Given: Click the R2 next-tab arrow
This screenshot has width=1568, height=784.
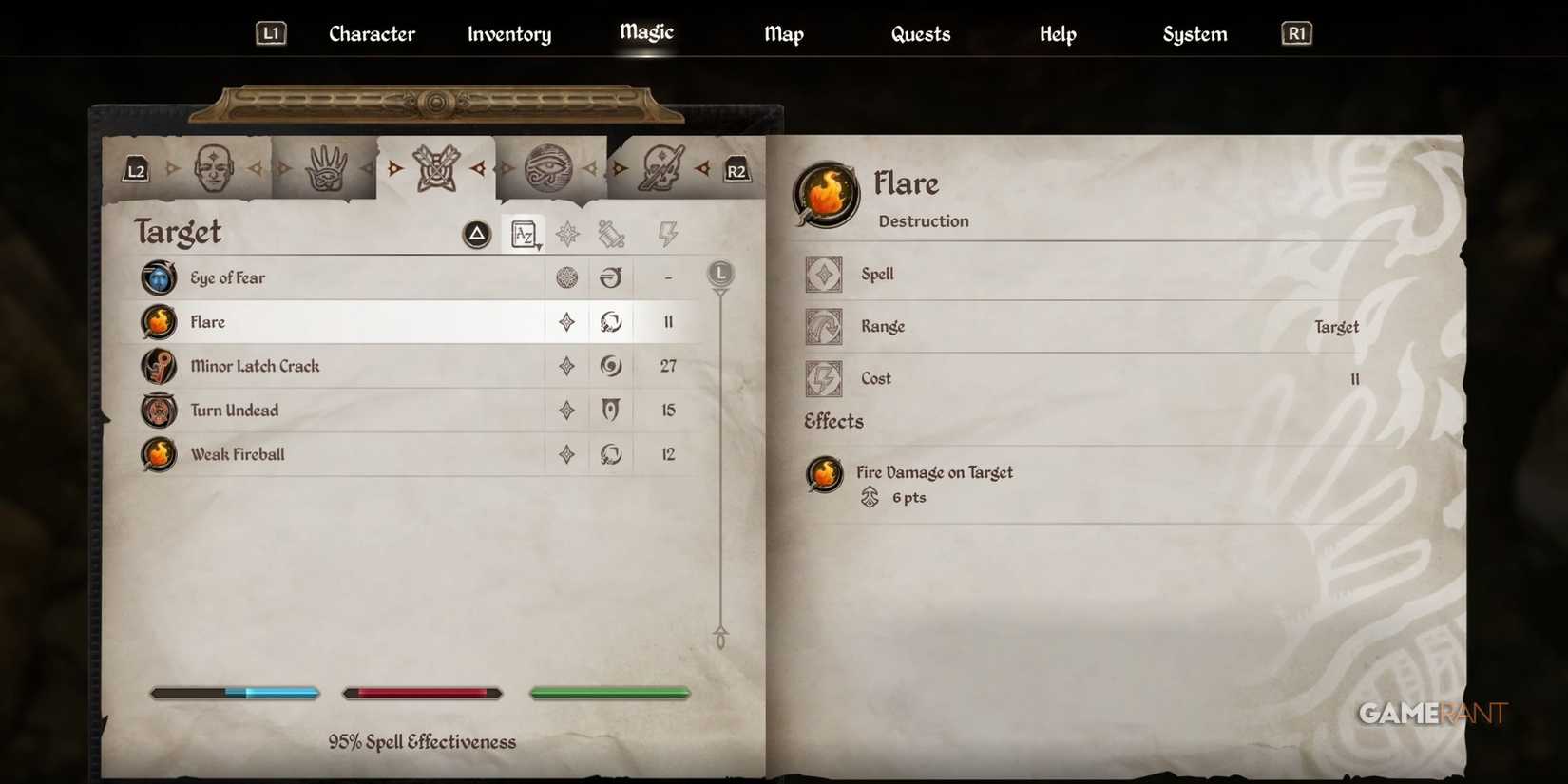Looking at the screenshot, I should coord(737,170).
